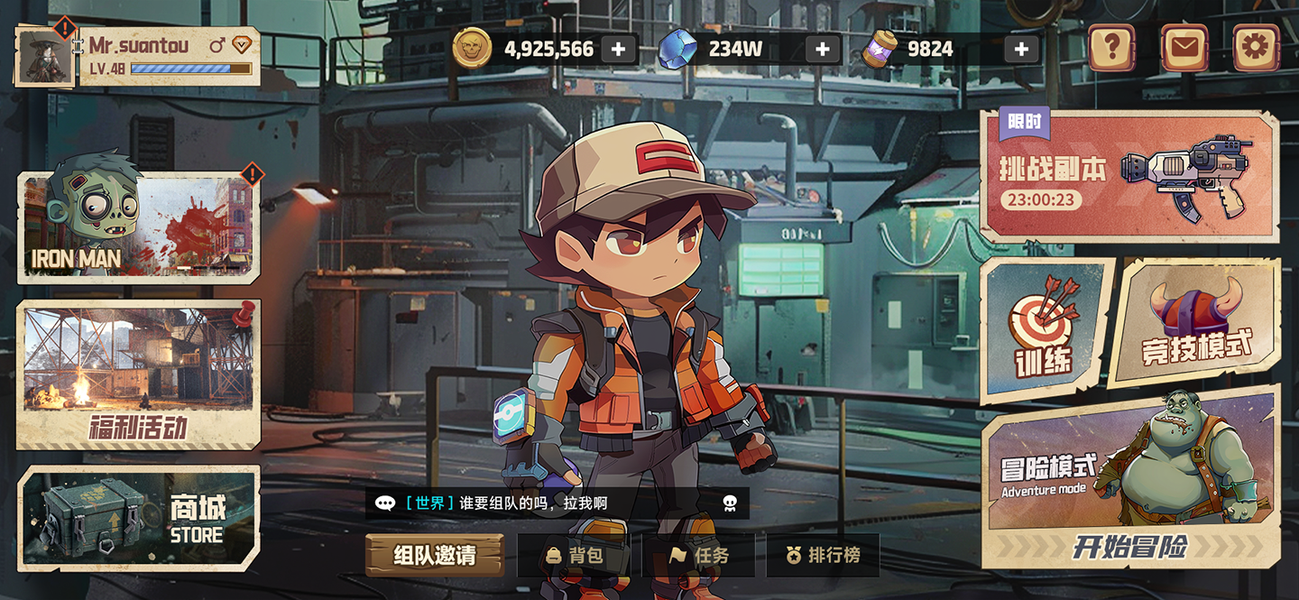Select the 训练 training mode
The width and height of the screenshot is (1299, 600).
(1046, 330)
